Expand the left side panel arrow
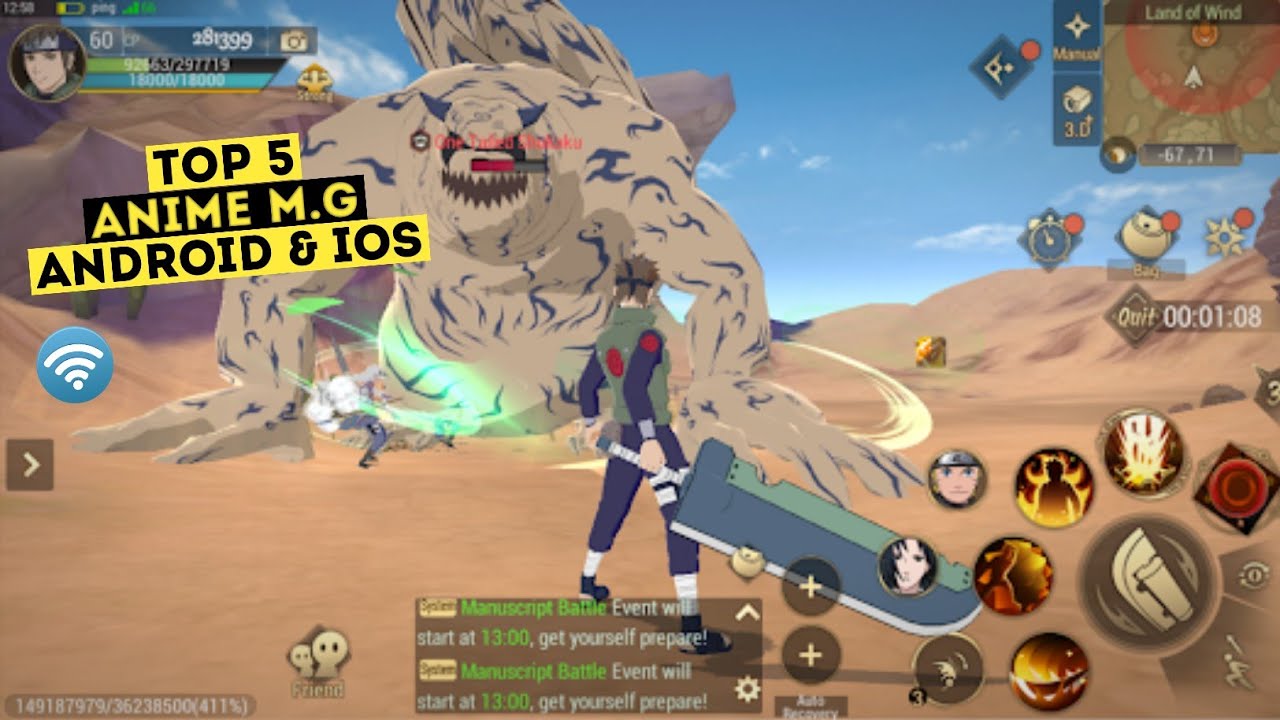The height and width of the screenshot is (720, 1280). 30,464
